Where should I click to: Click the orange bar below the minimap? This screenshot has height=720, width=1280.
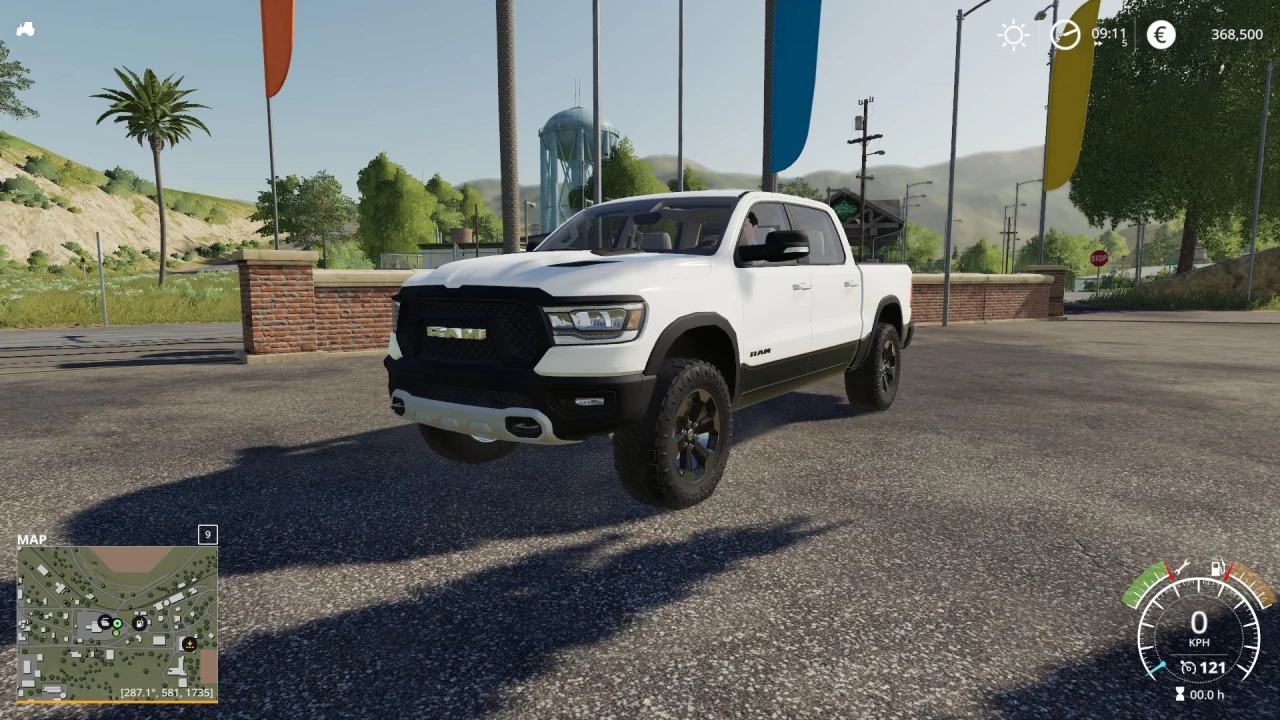tap(117, 703)
